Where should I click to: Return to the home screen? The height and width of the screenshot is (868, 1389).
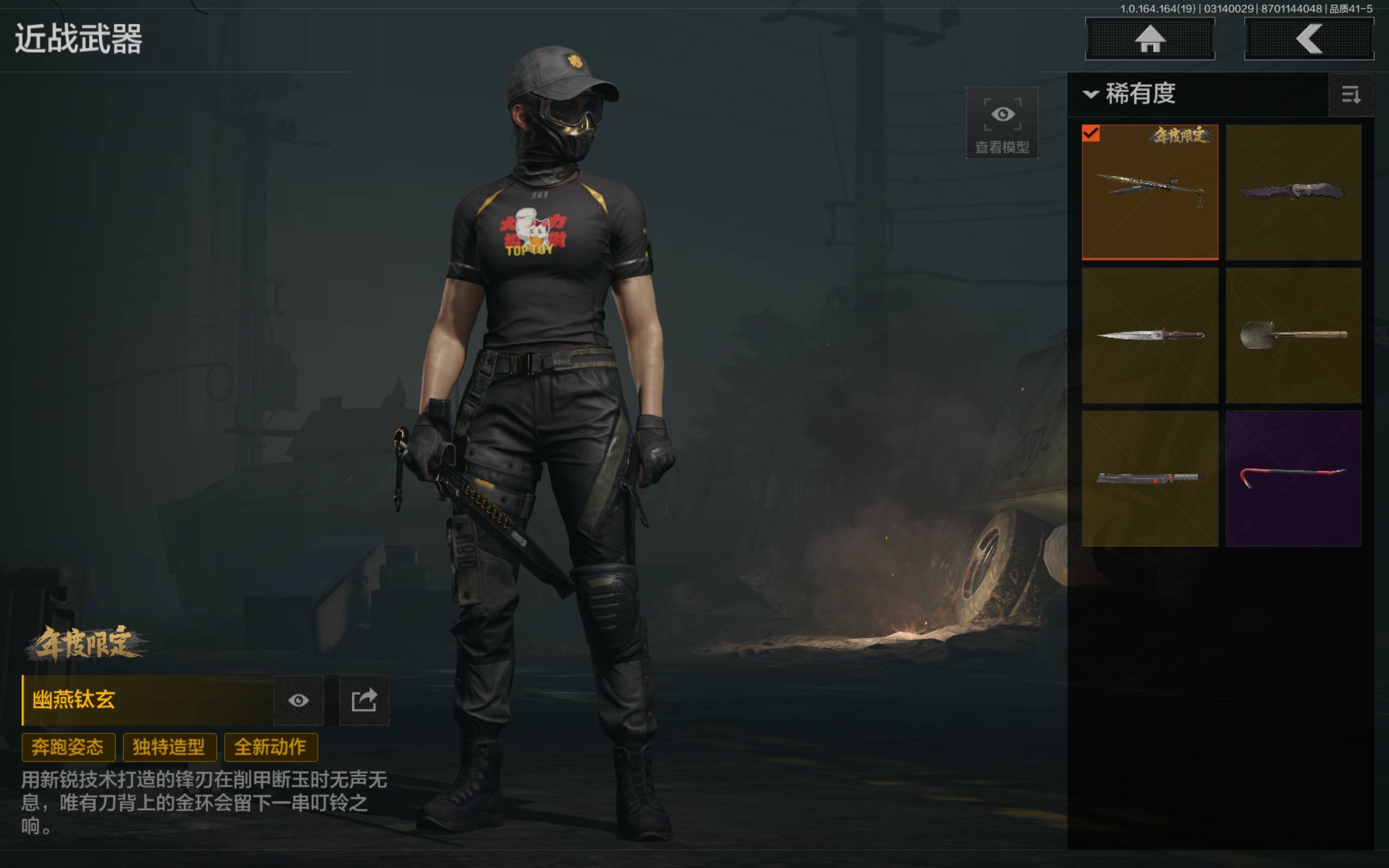(1149, 39)
